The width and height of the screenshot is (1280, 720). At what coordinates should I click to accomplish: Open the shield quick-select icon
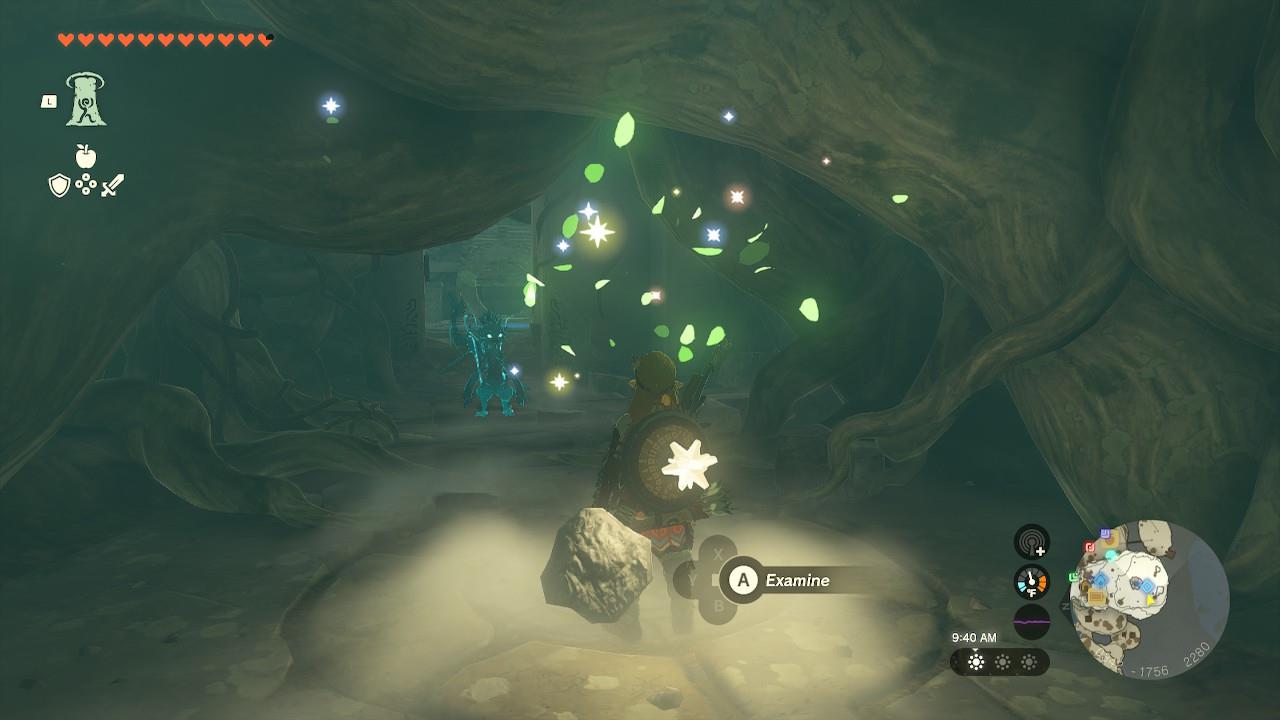[x=59, y=185]
